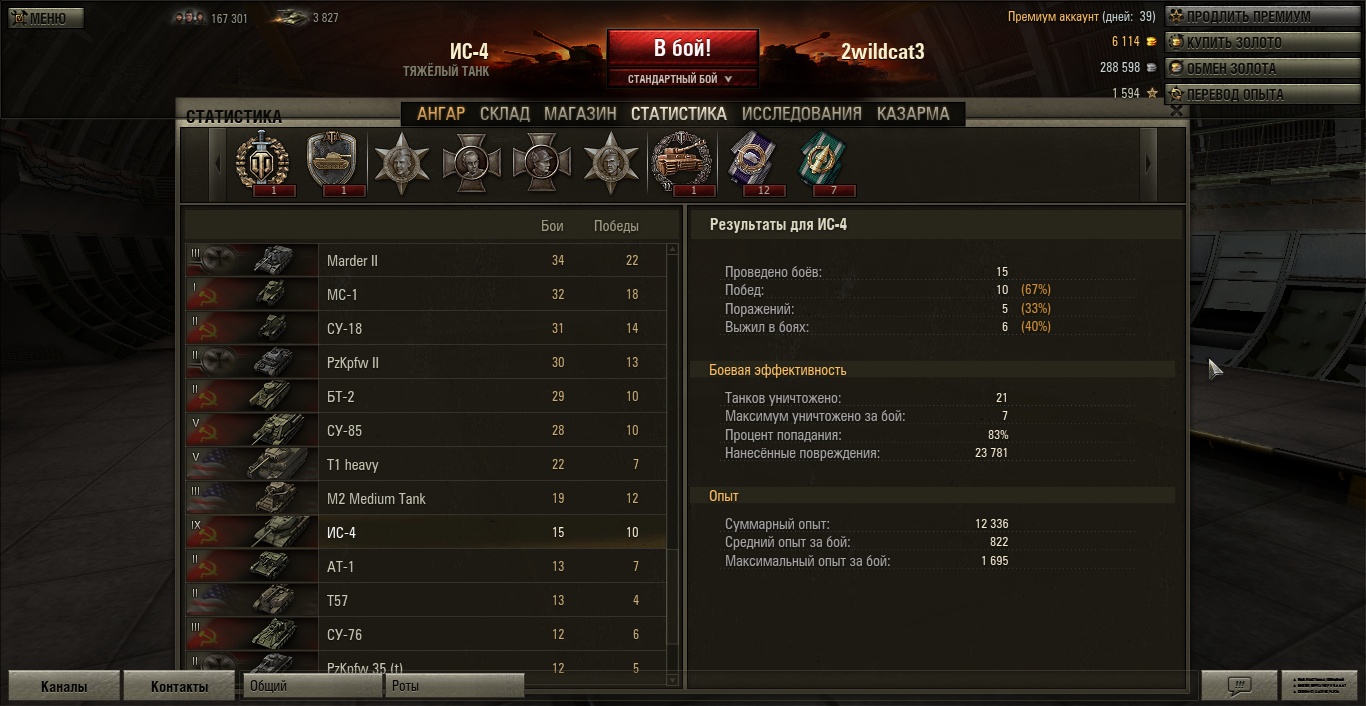Select the СУ-85 statistics row

point(425,431)
